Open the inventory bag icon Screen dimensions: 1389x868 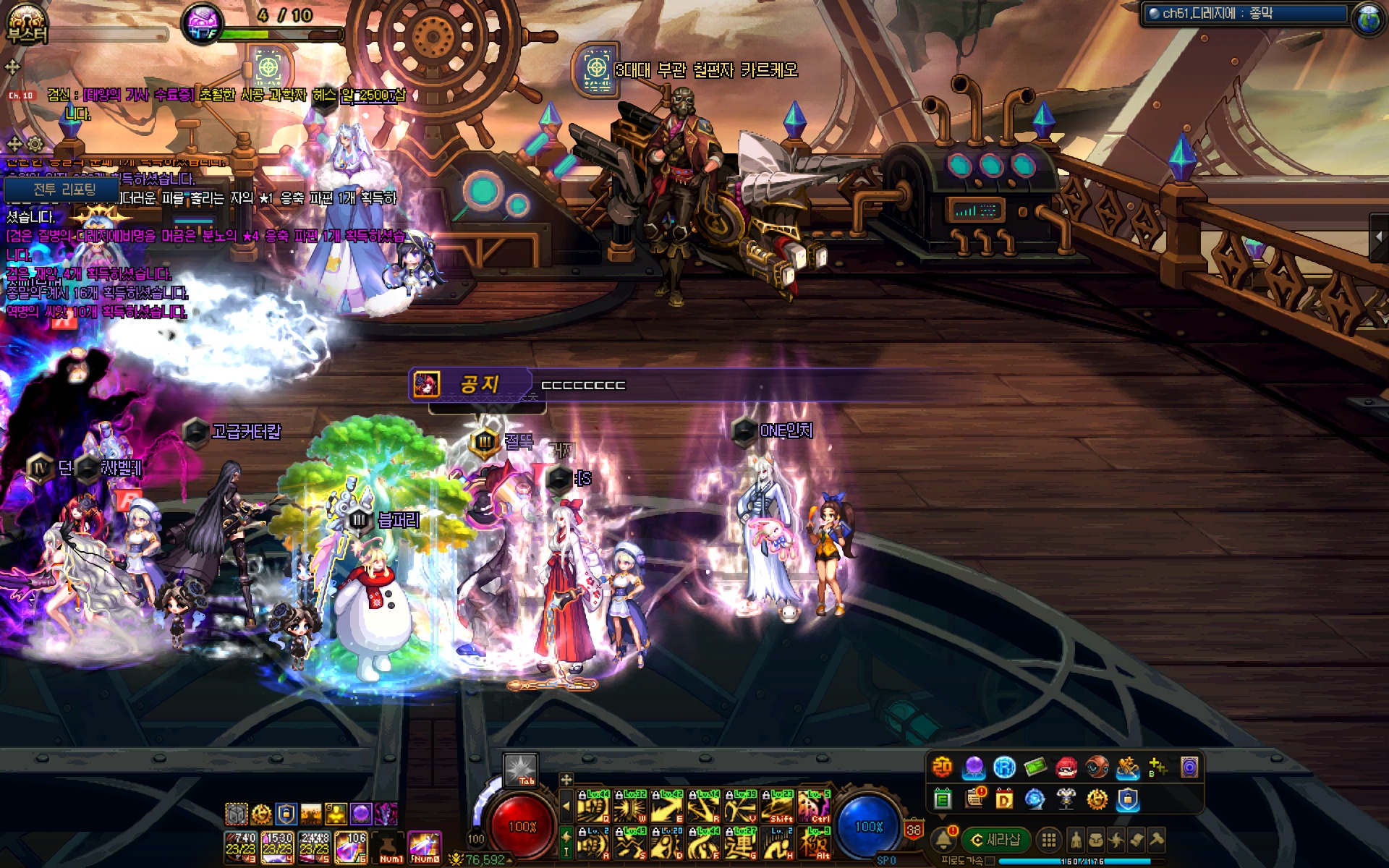[x=1096, y=840]
